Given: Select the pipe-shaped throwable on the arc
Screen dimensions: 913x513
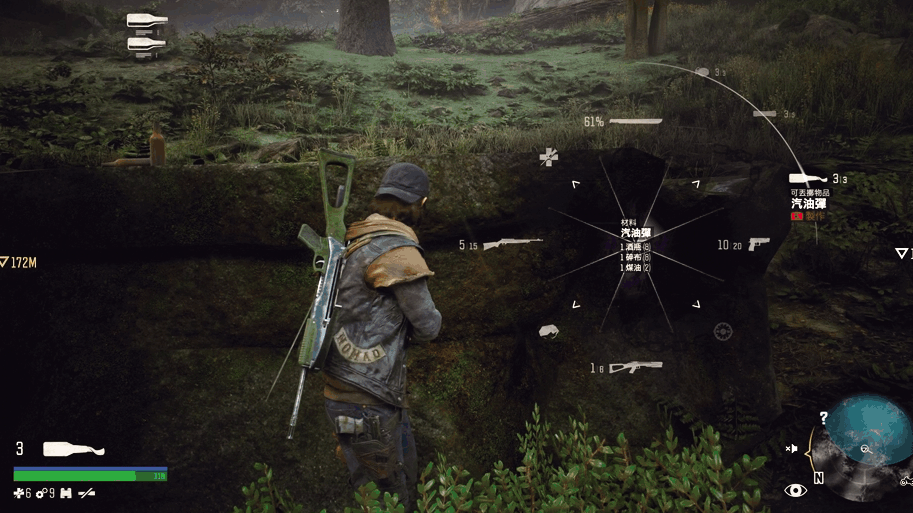Looking at the screenshot, I should tap(765, 114).
